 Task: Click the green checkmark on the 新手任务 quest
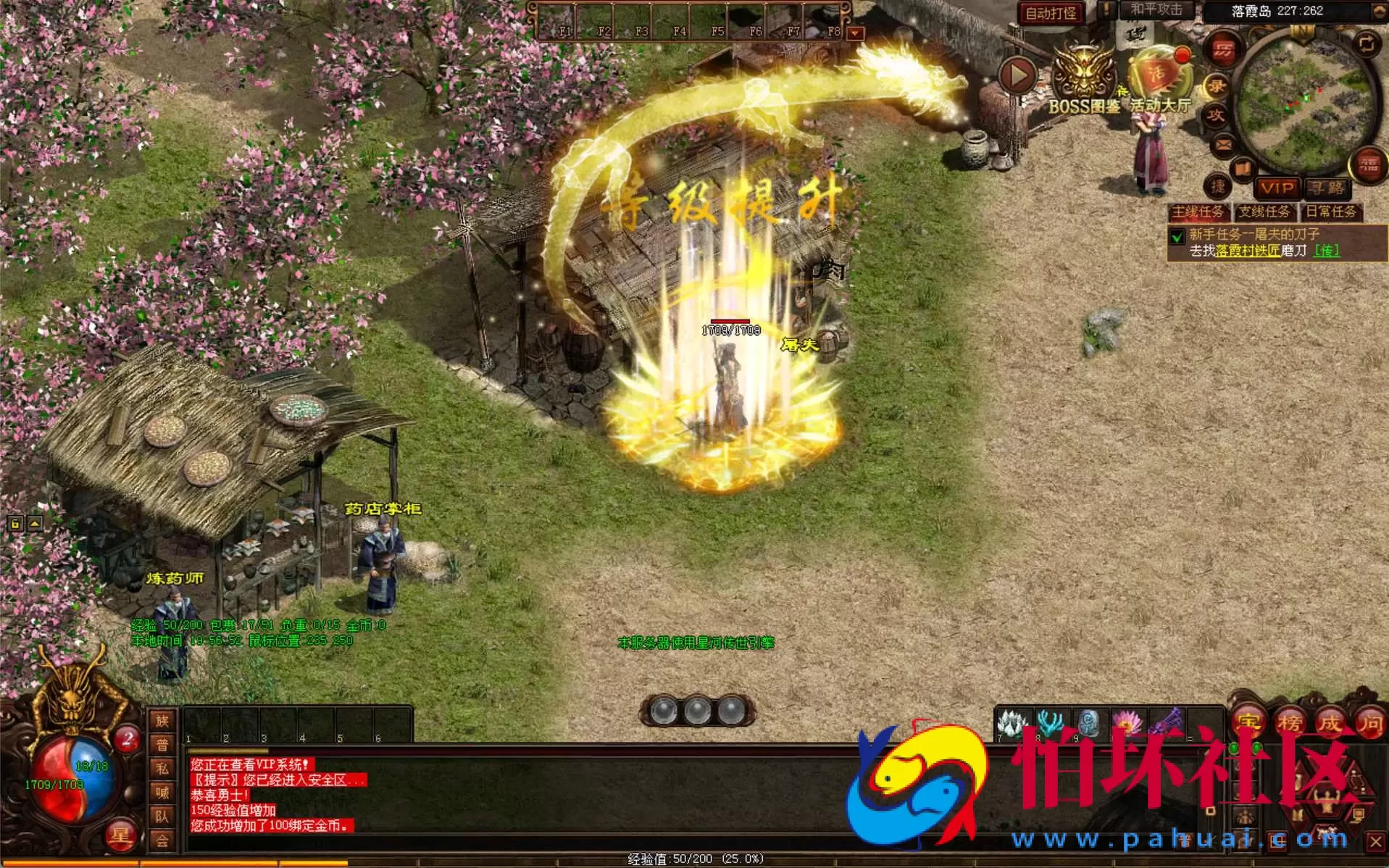tap(1179, 235)
